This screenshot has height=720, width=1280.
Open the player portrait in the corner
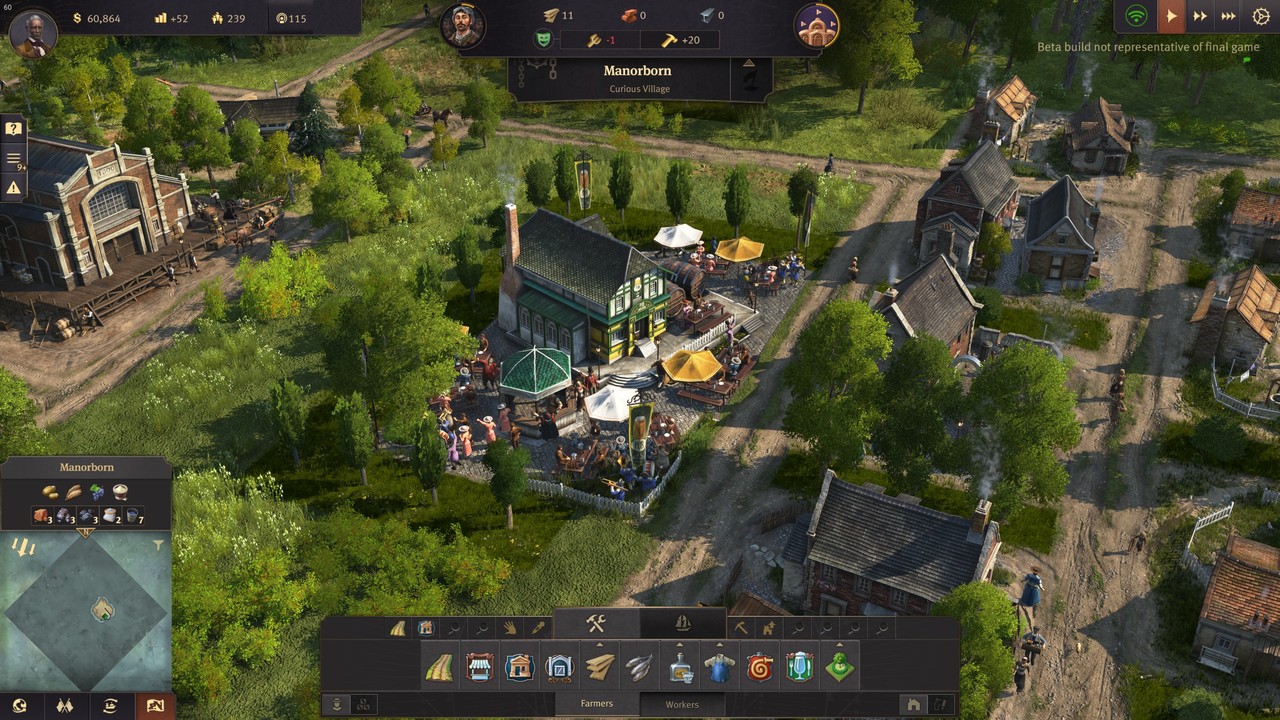(33, 34)
